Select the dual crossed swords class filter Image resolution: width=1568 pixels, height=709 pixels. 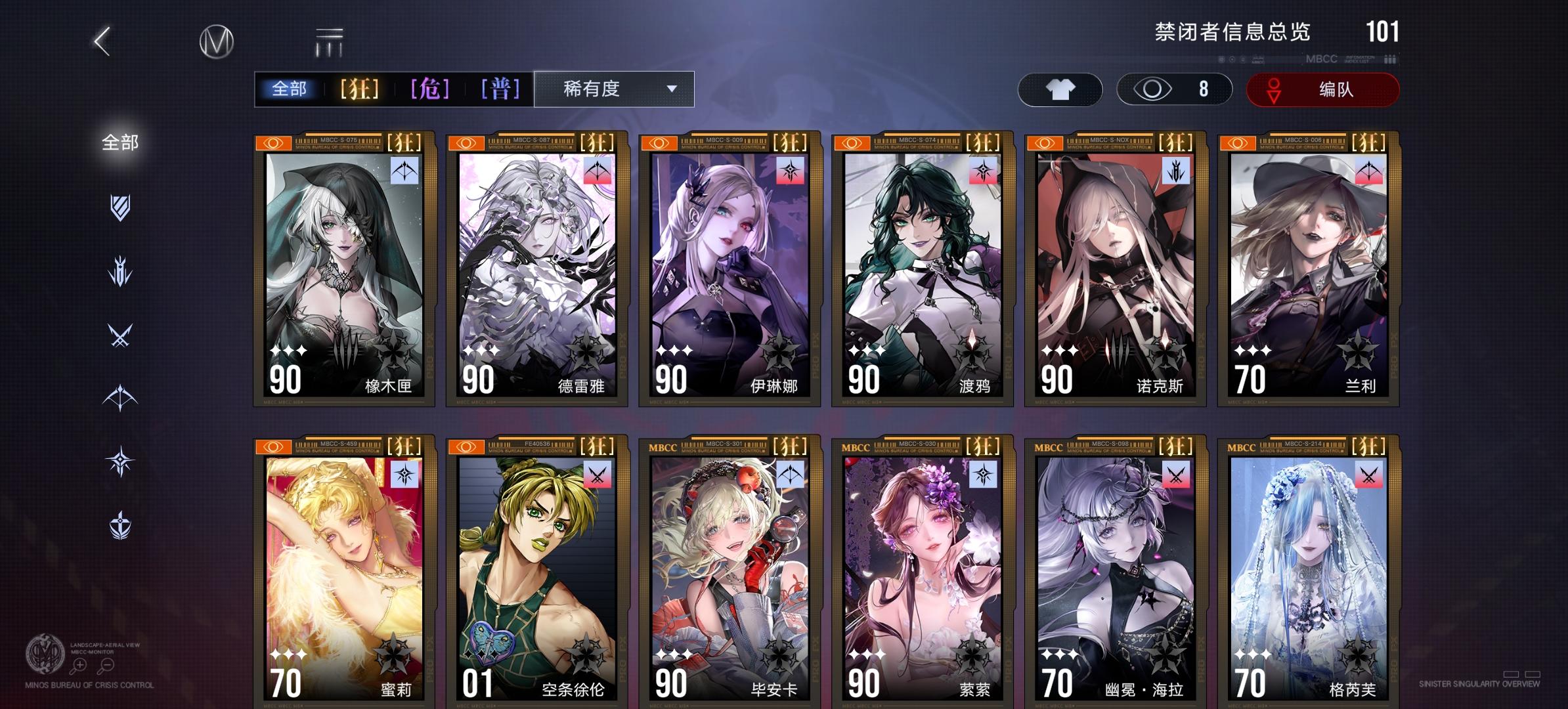click(120, 335)
